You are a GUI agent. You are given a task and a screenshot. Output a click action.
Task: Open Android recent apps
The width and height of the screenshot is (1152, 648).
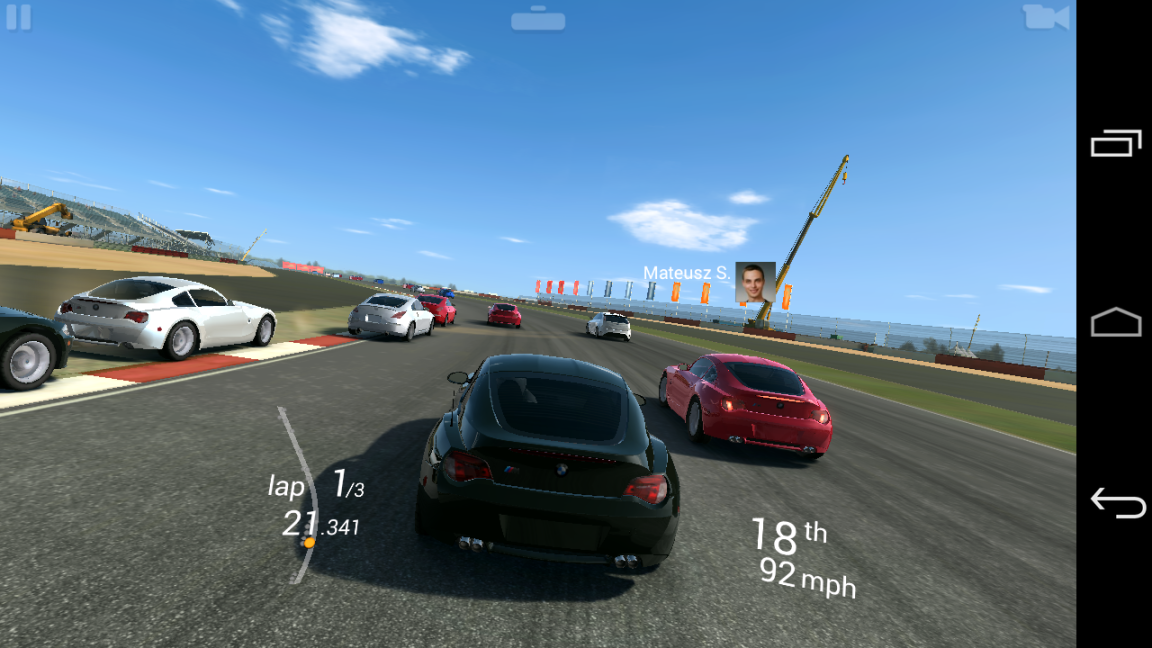pos(1116,144)
